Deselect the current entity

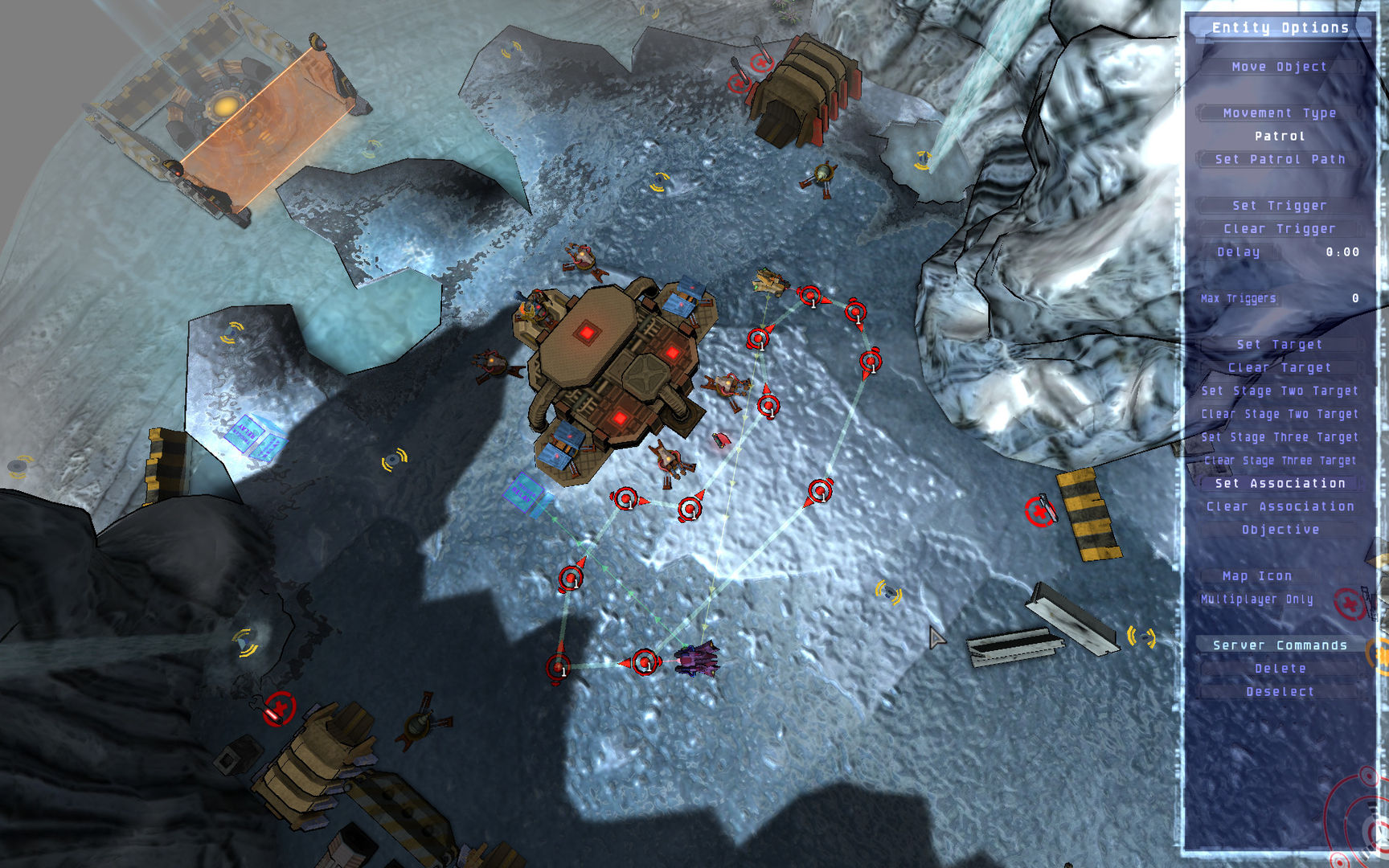1279,692
